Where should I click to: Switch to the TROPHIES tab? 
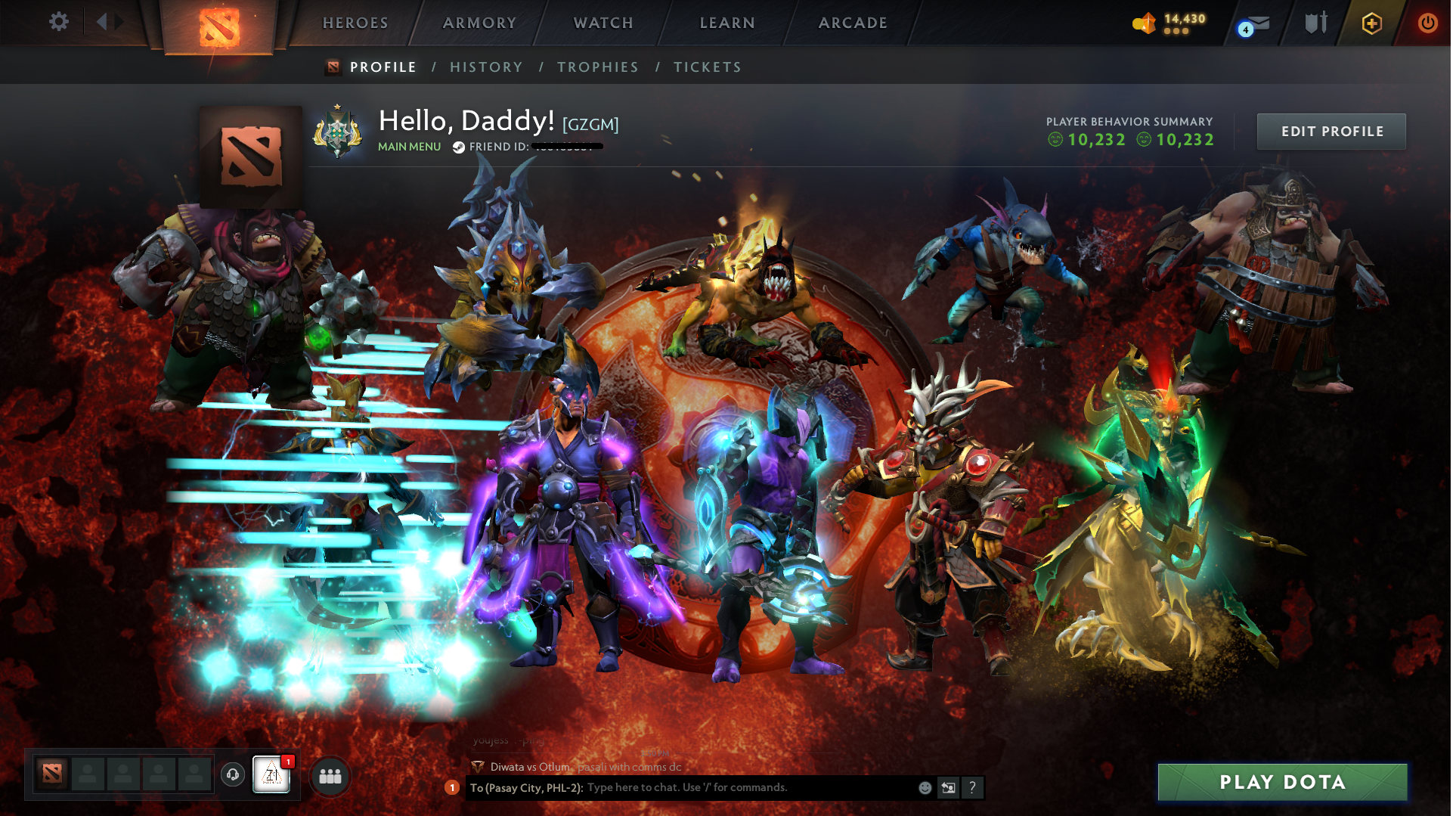point(597,67)
